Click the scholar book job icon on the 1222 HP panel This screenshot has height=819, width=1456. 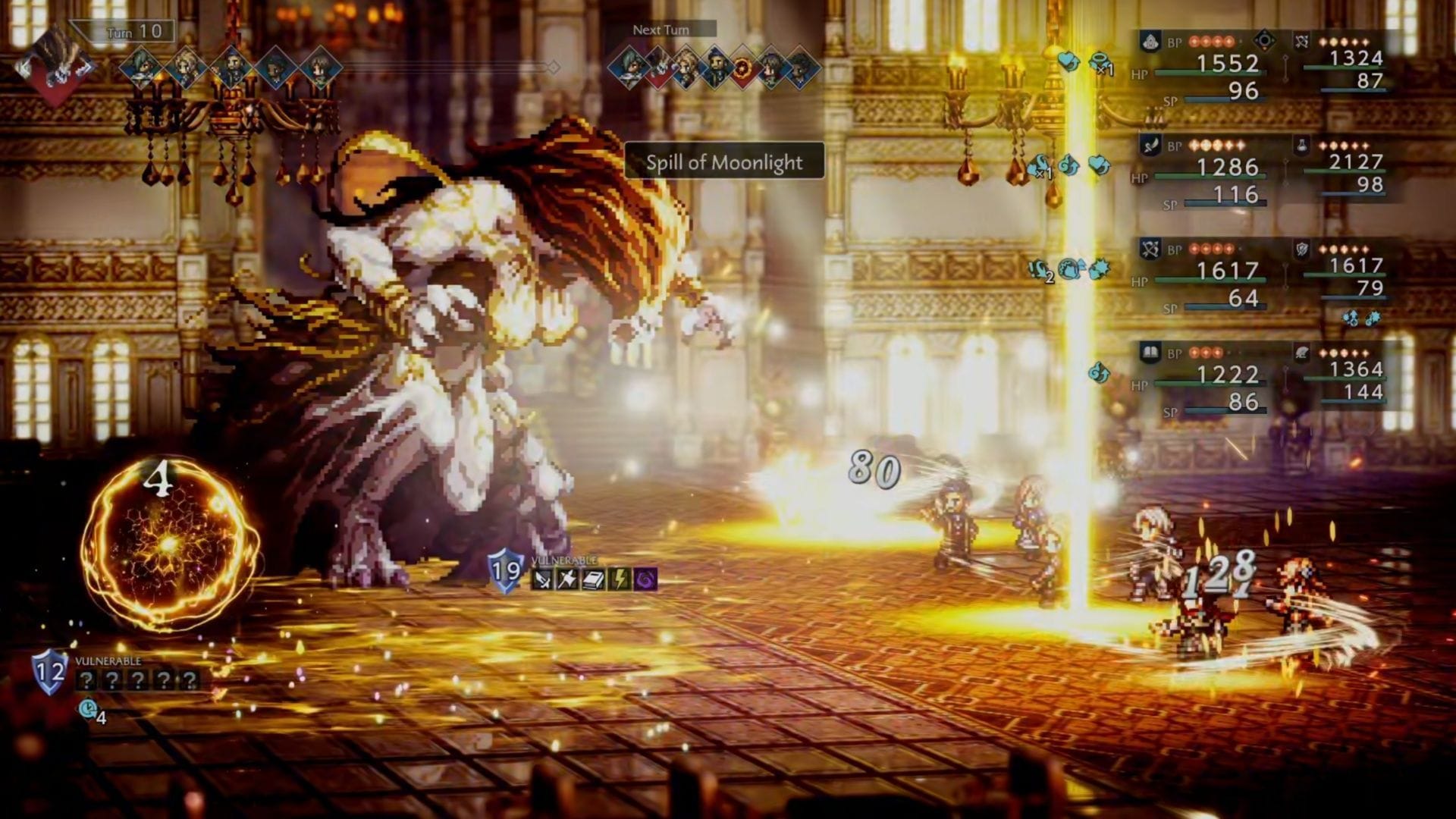click(1150, 350)
